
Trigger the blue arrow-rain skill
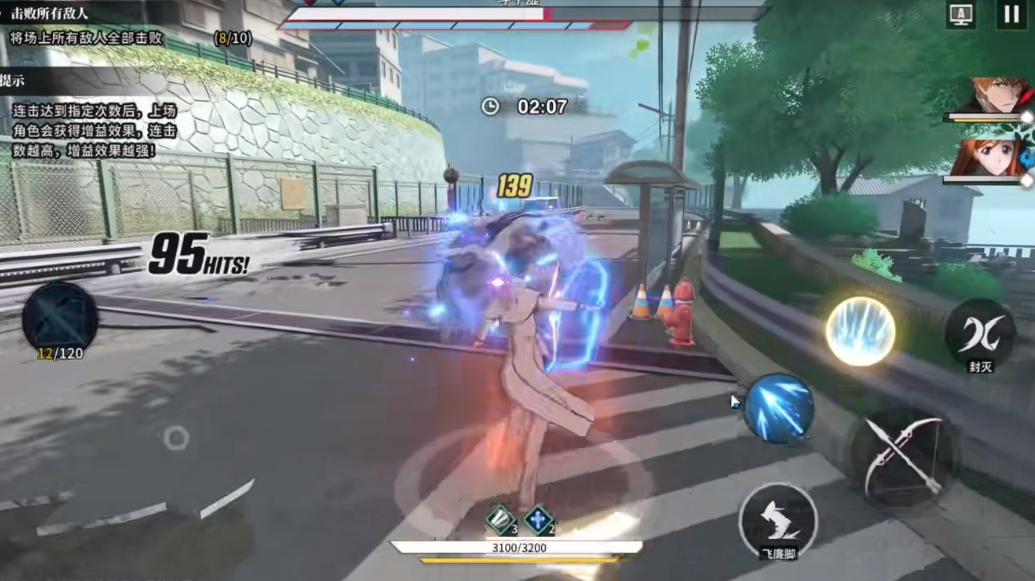[x=779, y=408]
